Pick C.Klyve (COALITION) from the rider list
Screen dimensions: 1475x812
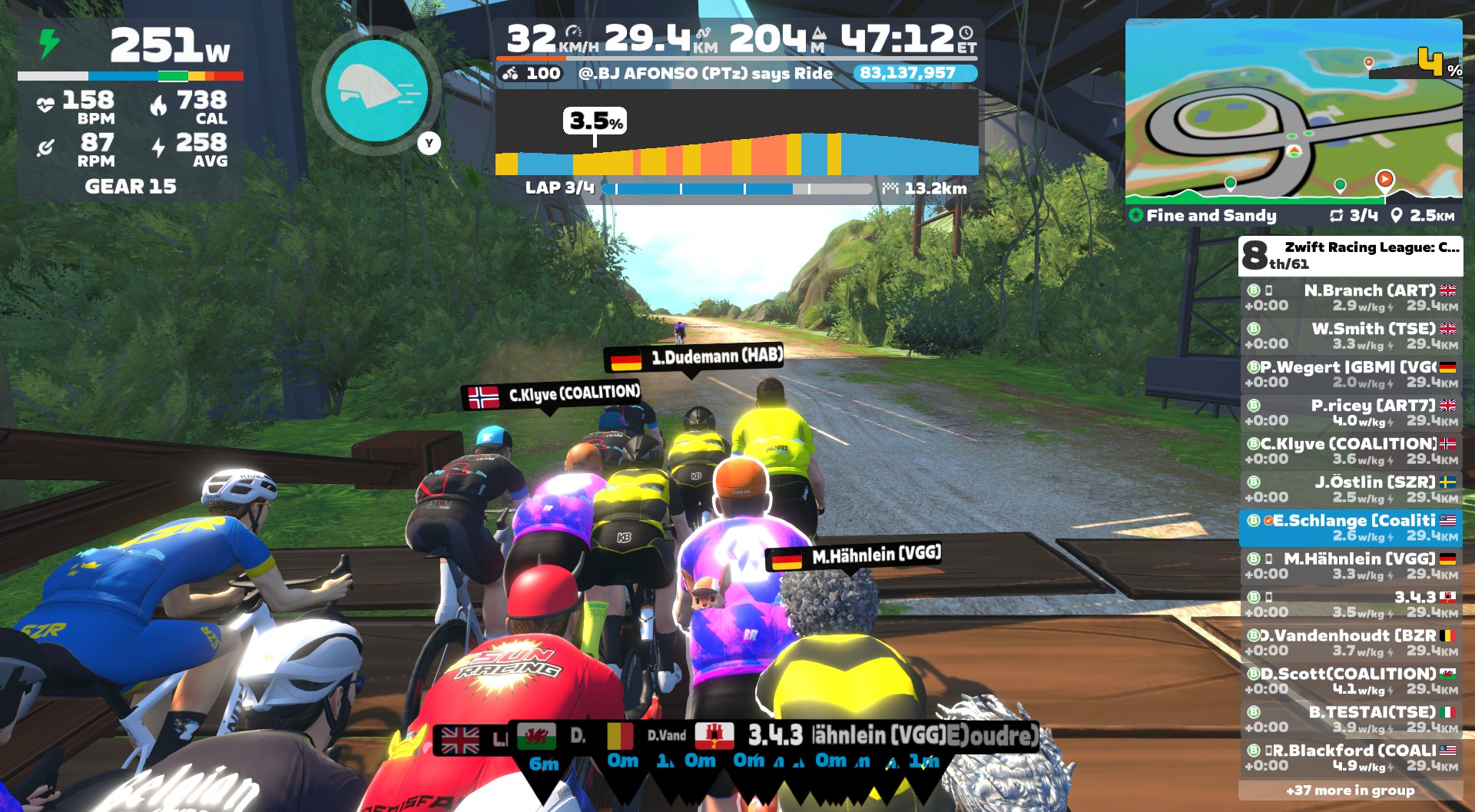click(1351, 451)
